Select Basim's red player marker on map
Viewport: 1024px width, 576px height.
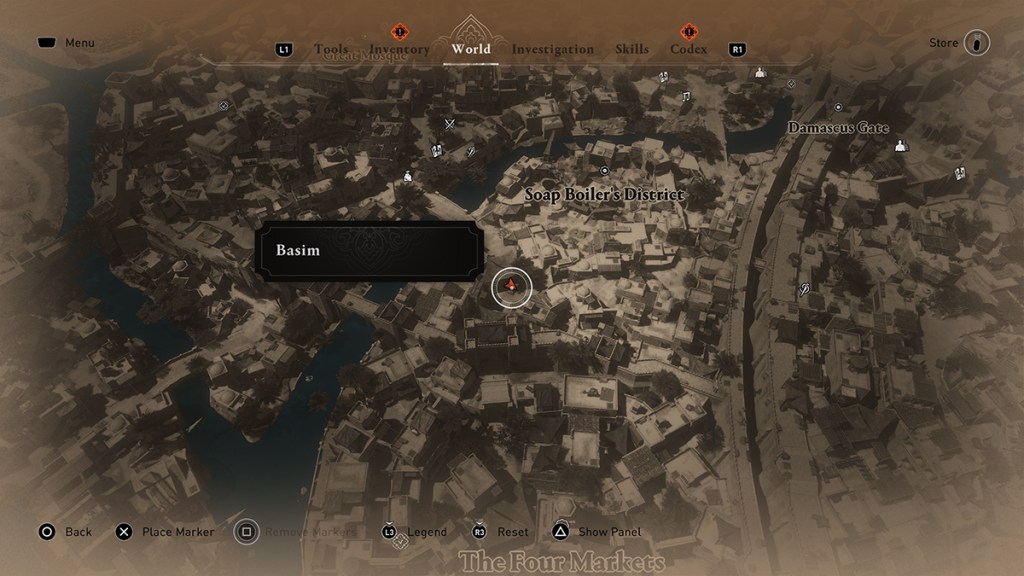(x=511, y=288)
